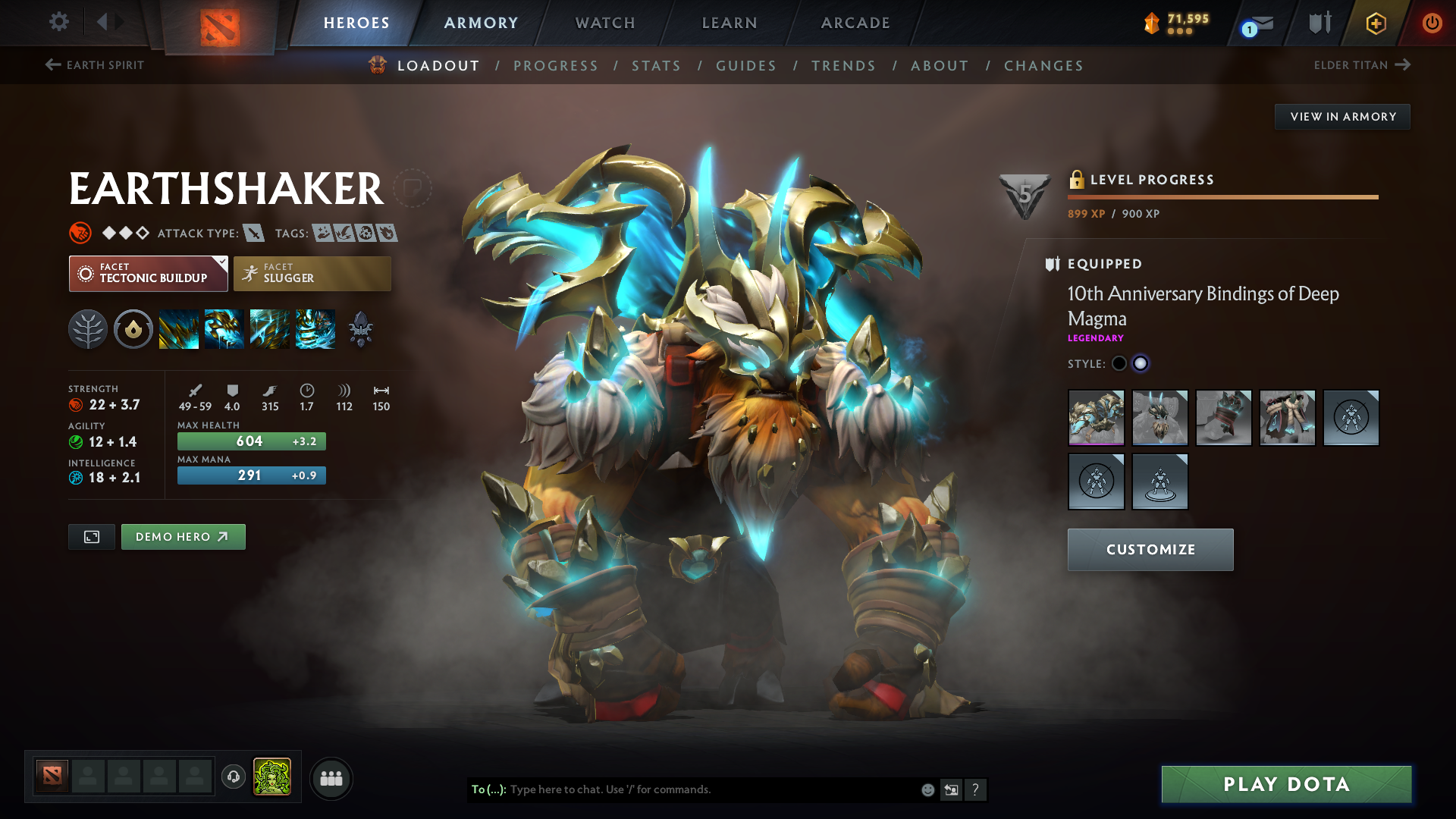Click the back arrow to Earth Spirit
The width and height of the screenshot is (1456, 819).
[52, 64]
